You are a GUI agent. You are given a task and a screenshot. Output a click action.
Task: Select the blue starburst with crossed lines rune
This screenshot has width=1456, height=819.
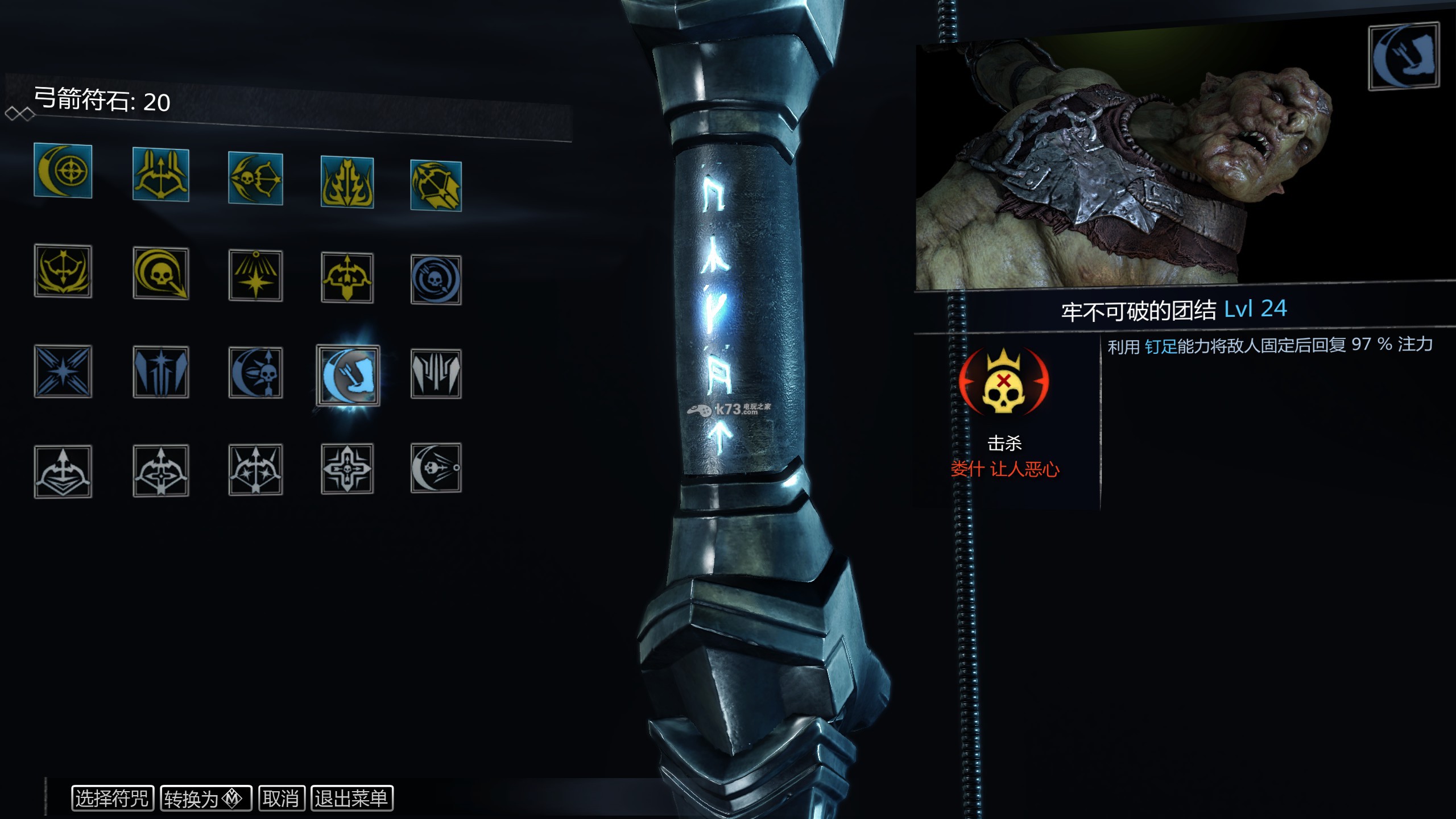point(63,371)
